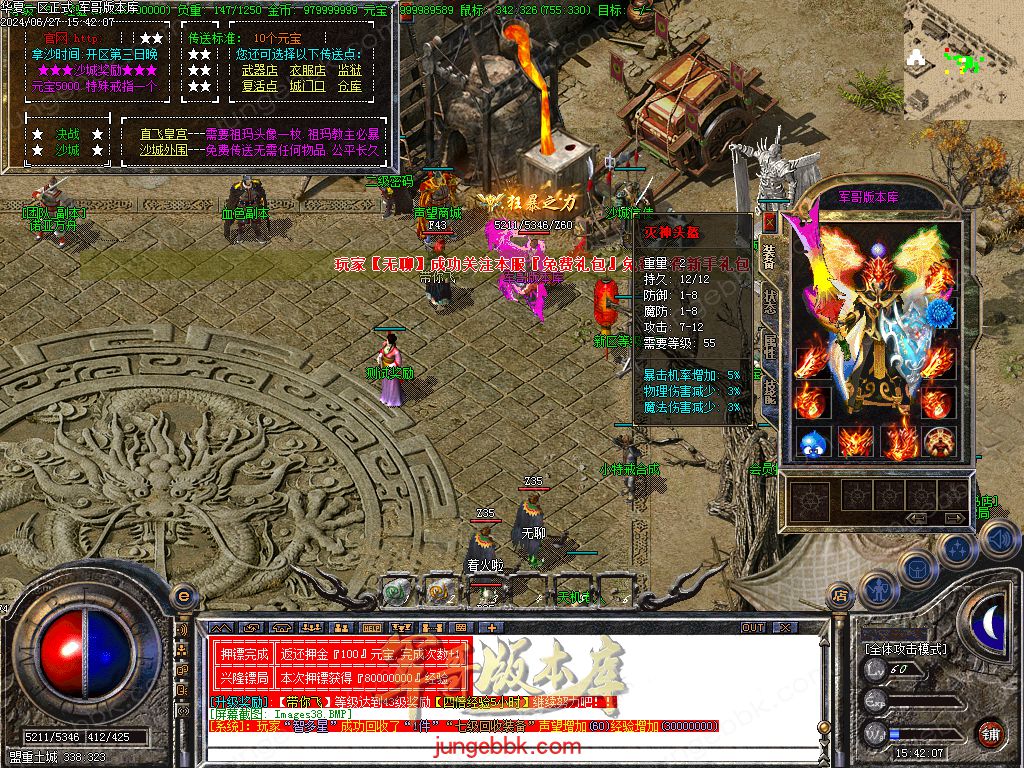This screenshot has width=1024, height=768.
Task: Go to 城门口 via teleport link
Action: point(307,86)
